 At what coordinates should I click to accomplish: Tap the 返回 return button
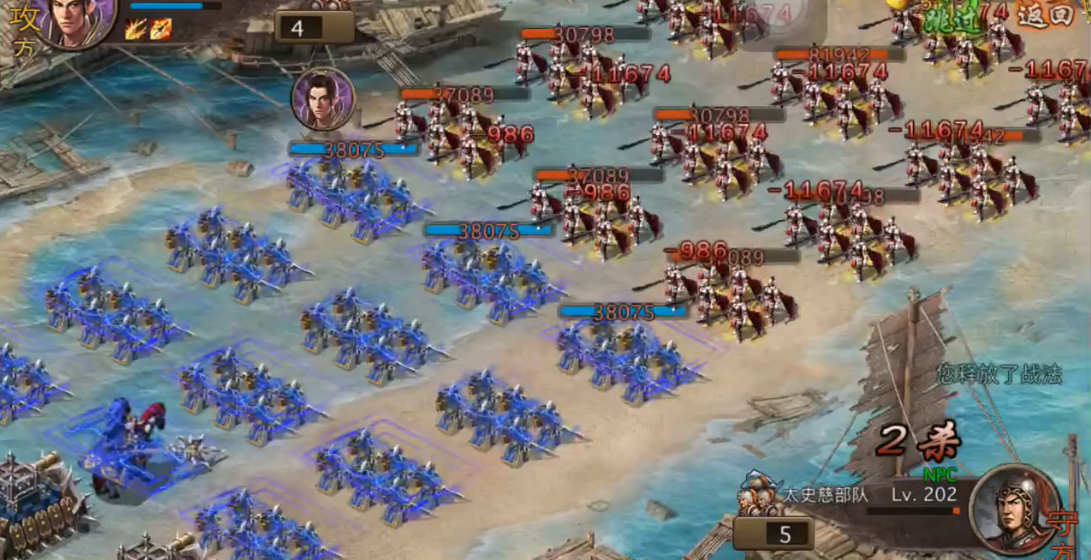[x=1045, y=15]
